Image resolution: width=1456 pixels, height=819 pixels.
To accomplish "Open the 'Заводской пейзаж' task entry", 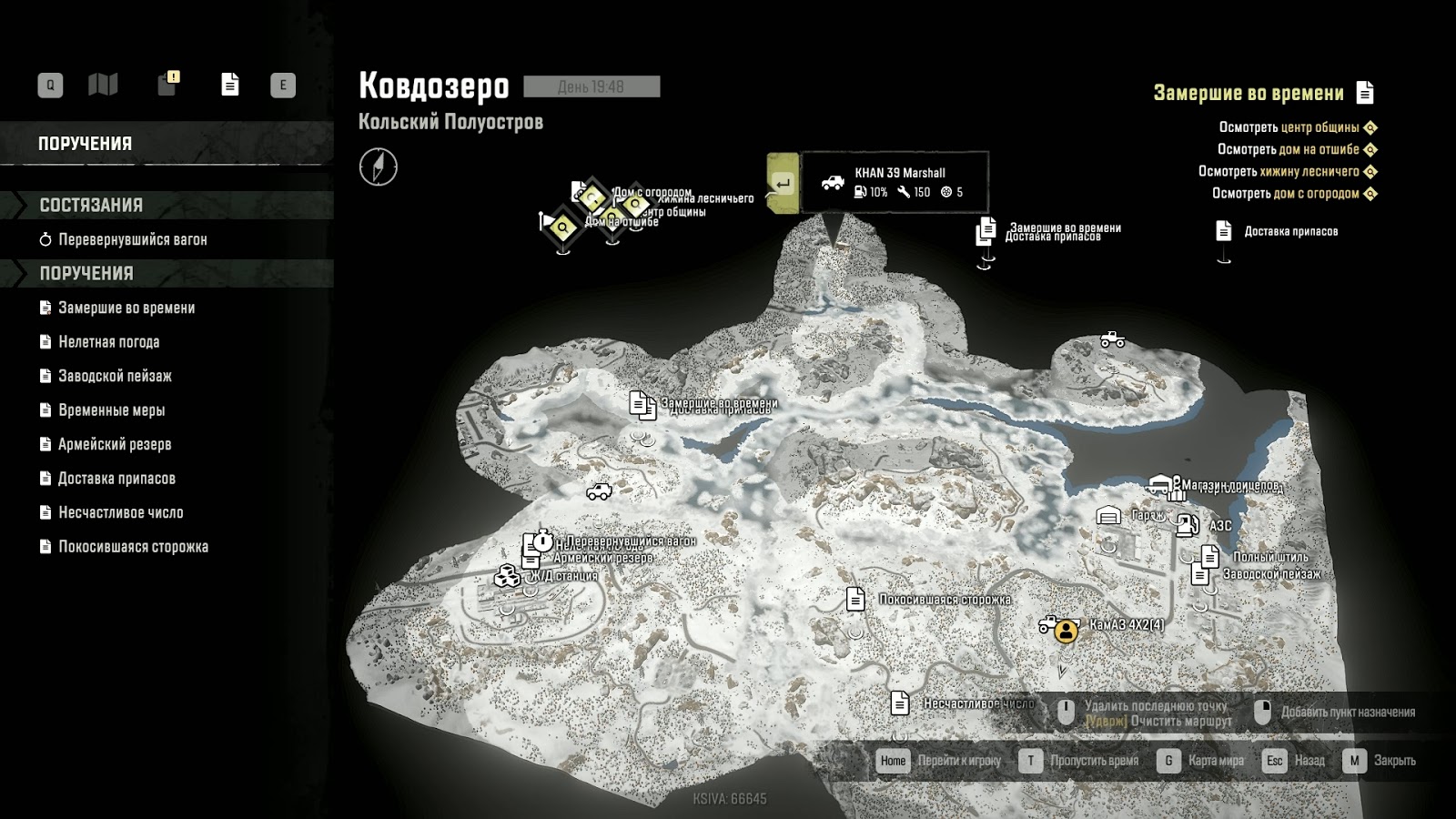I will (x=115, y=376).
